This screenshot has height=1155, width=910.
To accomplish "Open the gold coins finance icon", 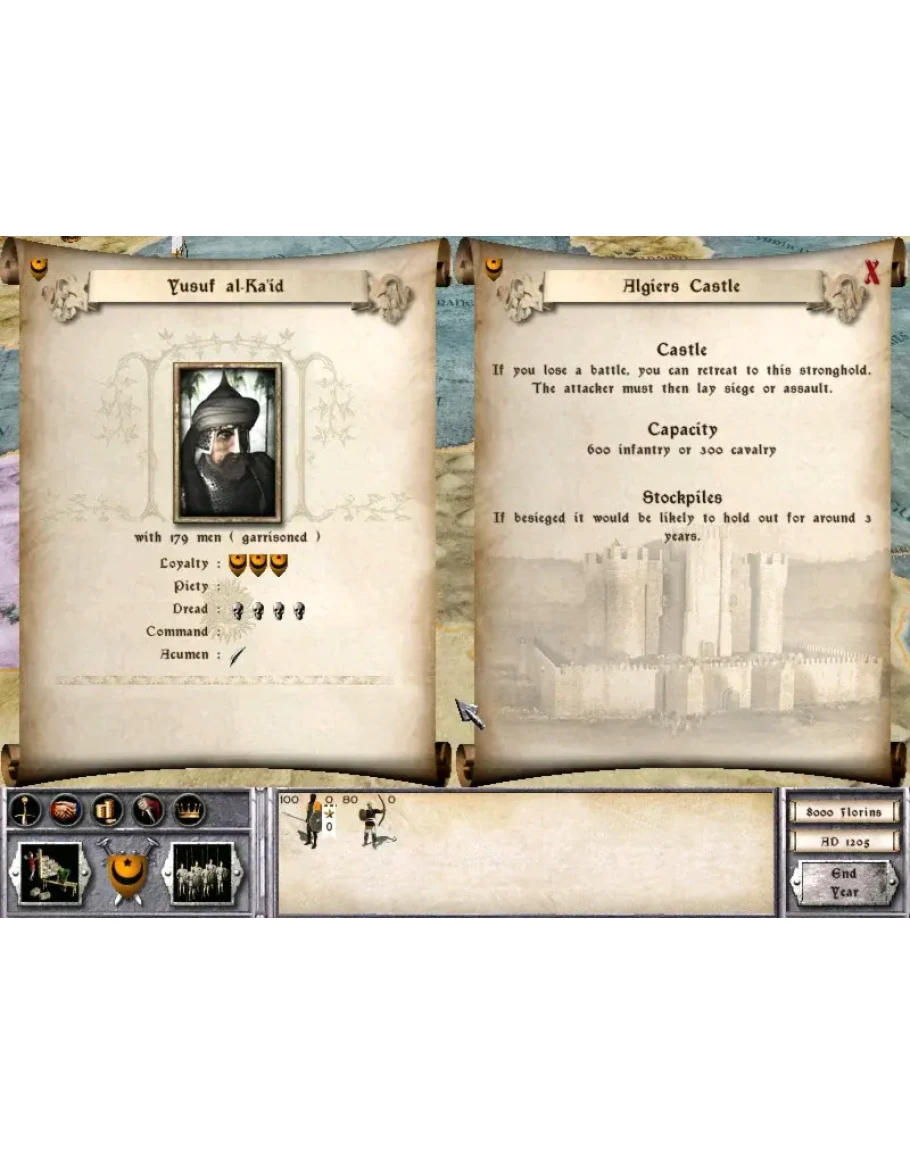I will pyautogui.click(x=107, y=809).
